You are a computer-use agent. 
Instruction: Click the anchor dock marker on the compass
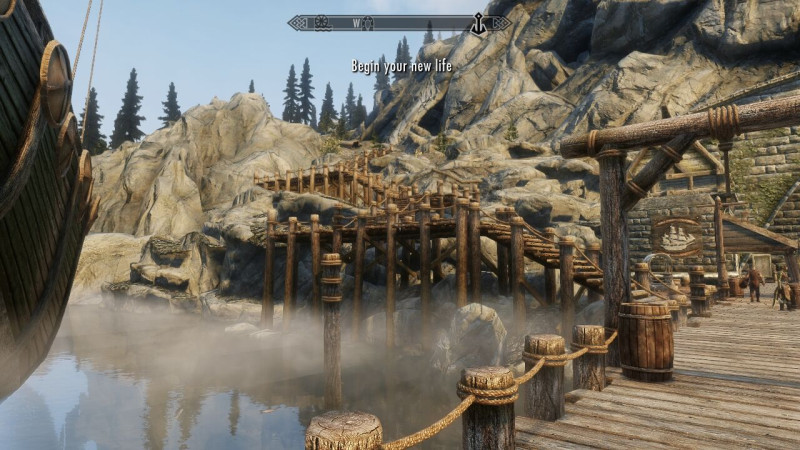(x=478, y=23)
